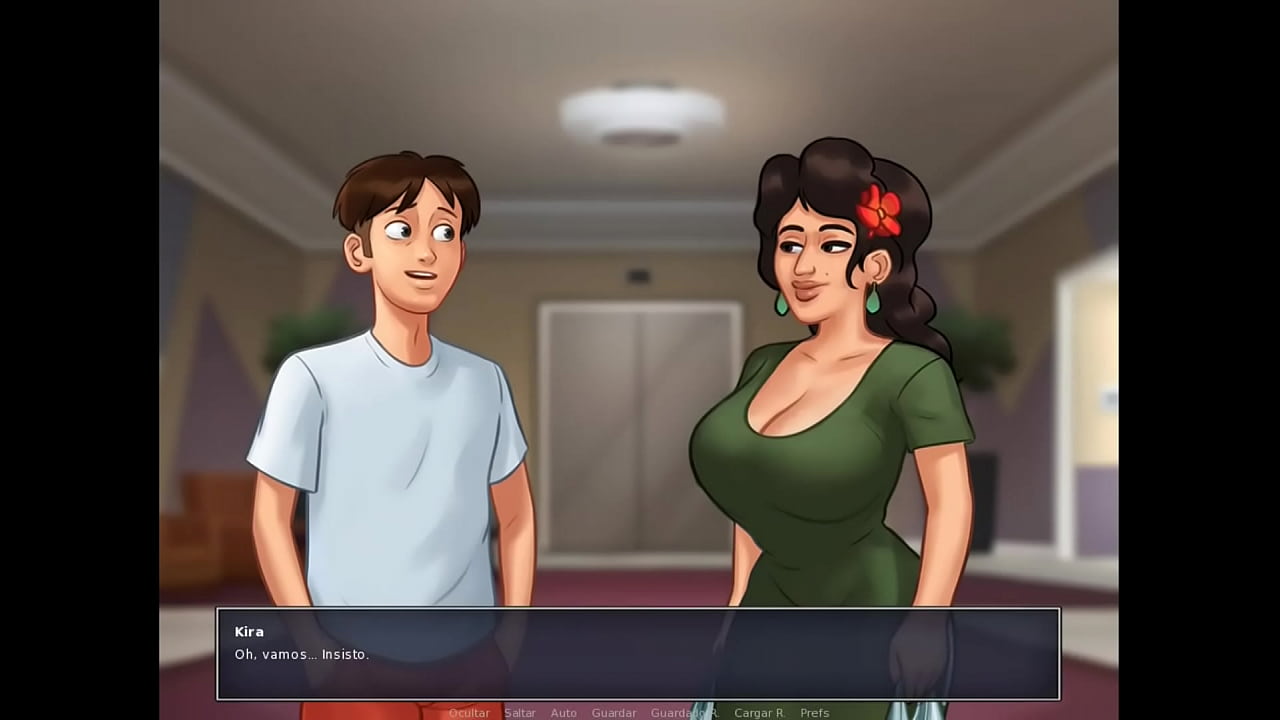Image resolution: width=1280 pixels, height=720 pixels.
Task: Enable Auto text advance mode
Action: (x=563, y=712)
